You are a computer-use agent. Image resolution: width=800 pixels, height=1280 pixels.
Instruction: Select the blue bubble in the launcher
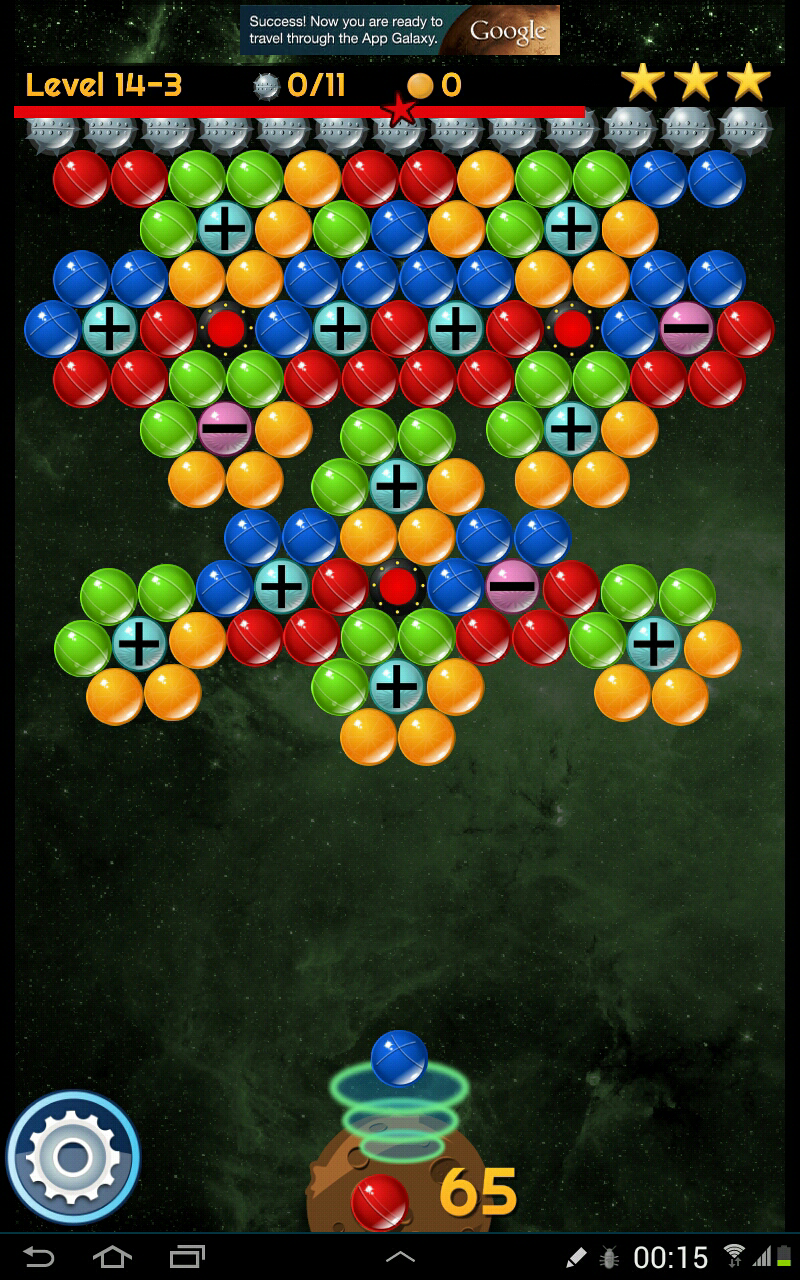[x=399, y=1059]
